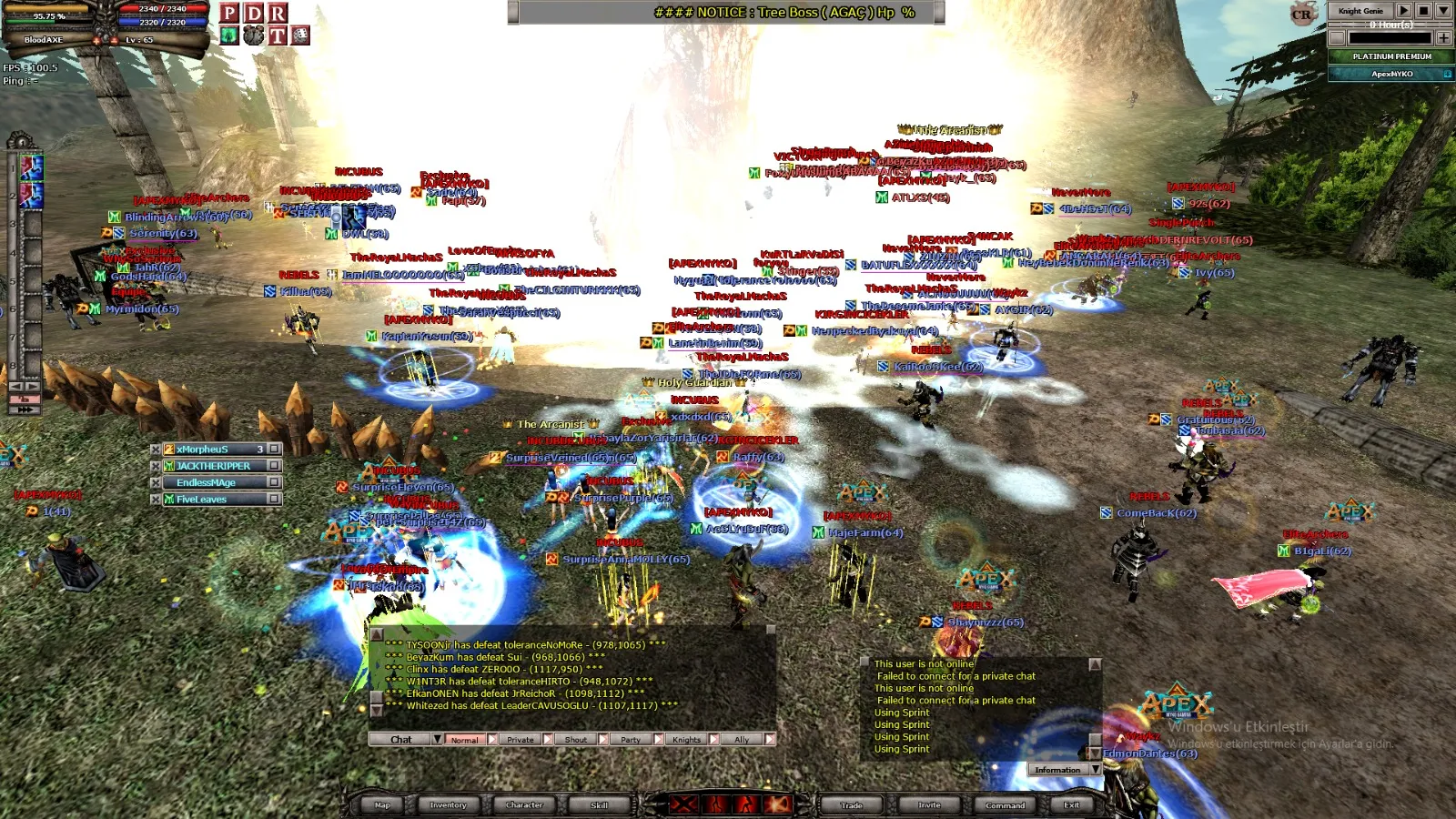The width and height of the screenshot is (1456, 819).
Task: Switch to the Knights chat tab
Action: point(688,739)
